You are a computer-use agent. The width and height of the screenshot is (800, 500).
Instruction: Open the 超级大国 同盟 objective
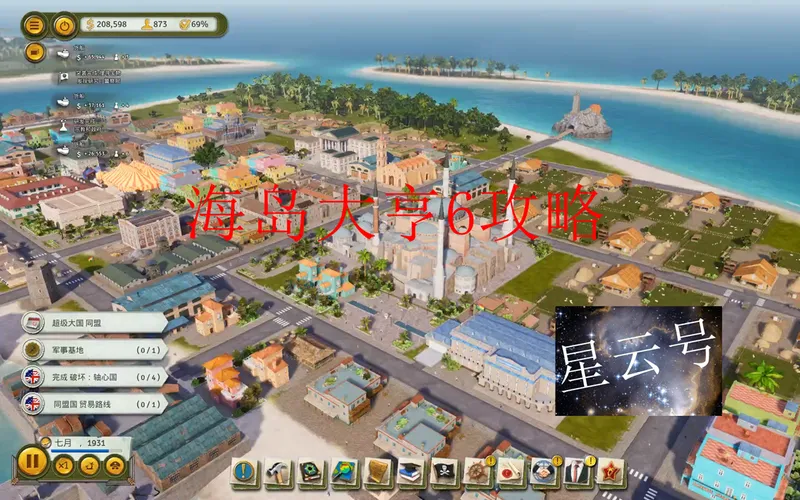pos(90,322)
